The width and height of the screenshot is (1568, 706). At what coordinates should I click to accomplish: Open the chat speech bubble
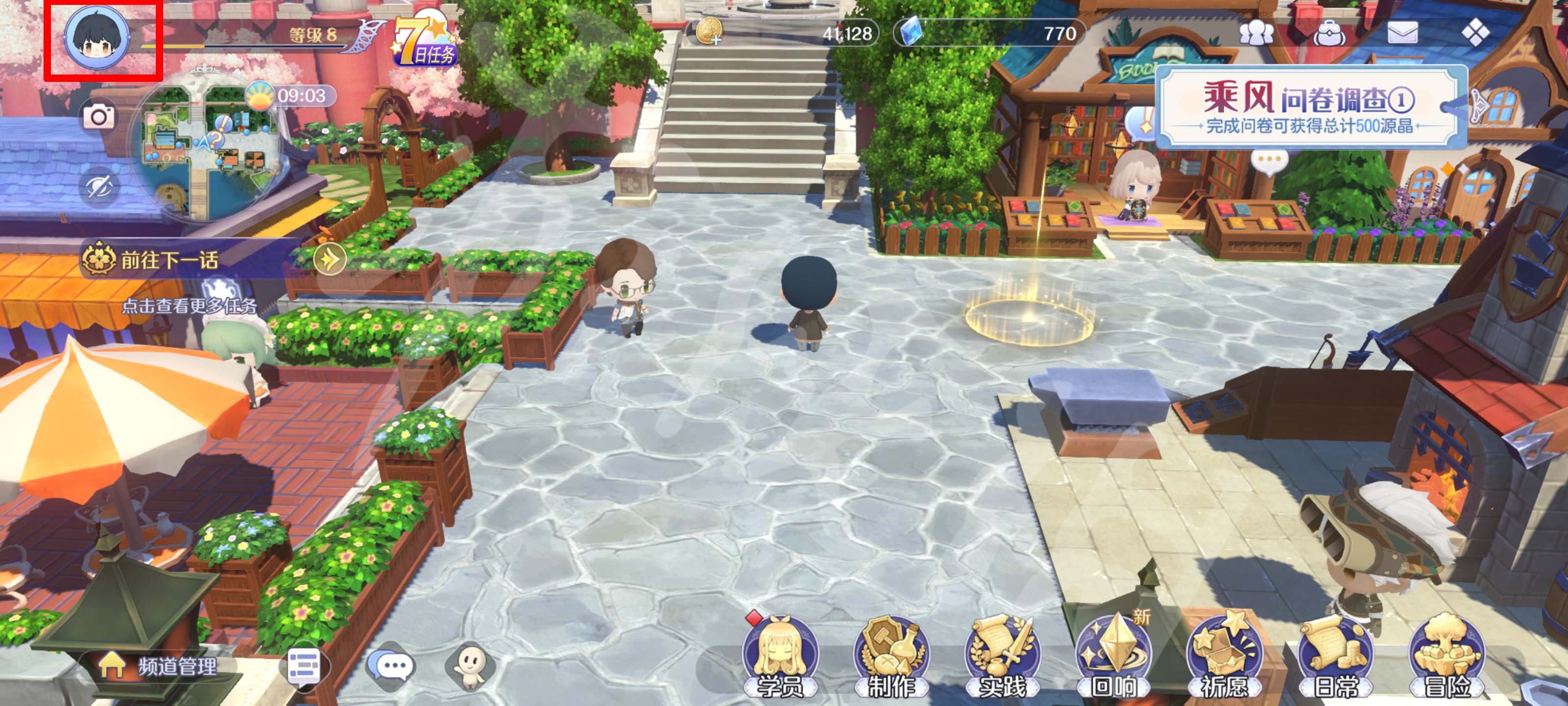[x=392, y=666]
